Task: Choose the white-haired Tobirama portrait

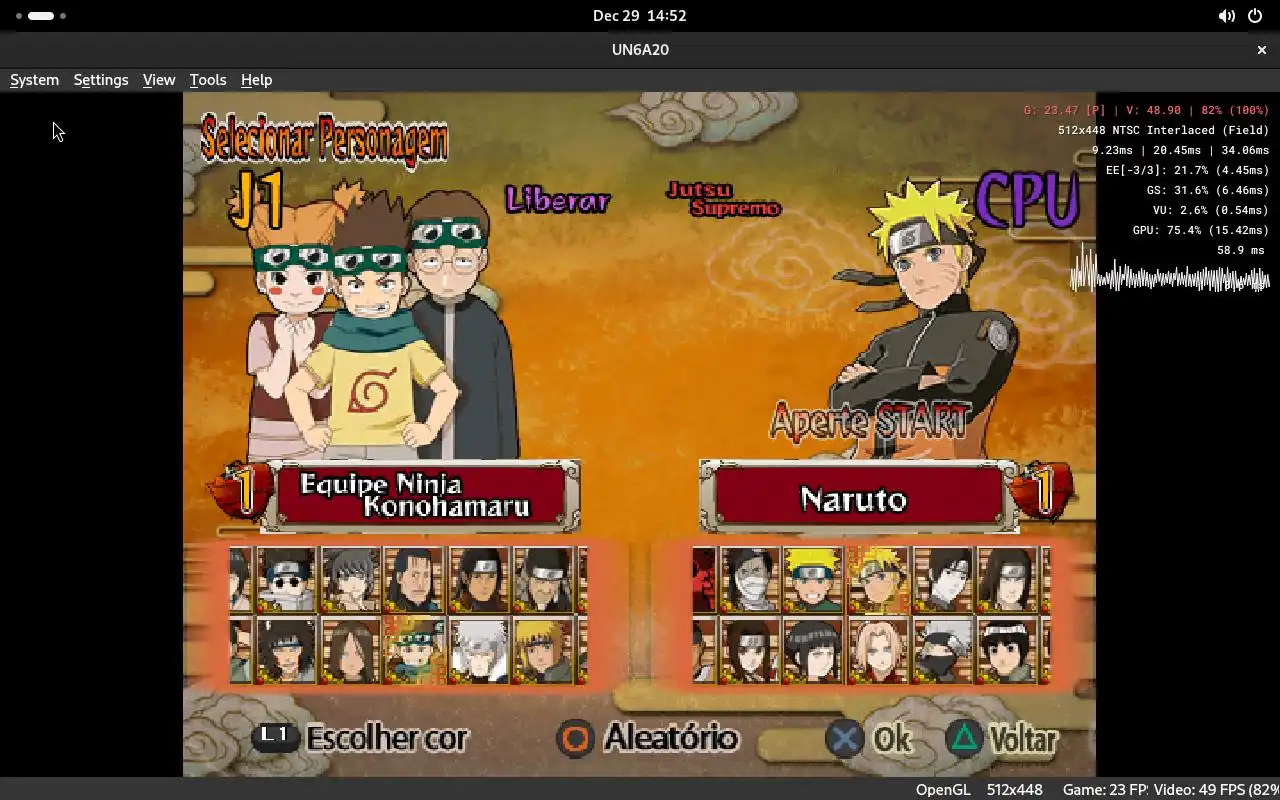Action: [x=478, y=650]
